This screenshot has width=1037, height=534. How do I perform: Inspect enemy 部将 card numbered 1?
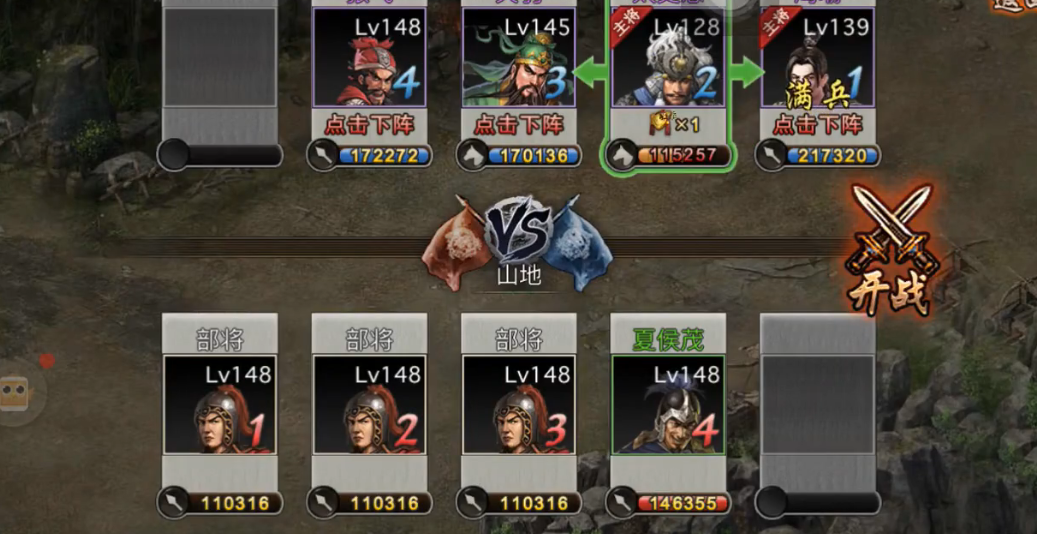[220, 404]
